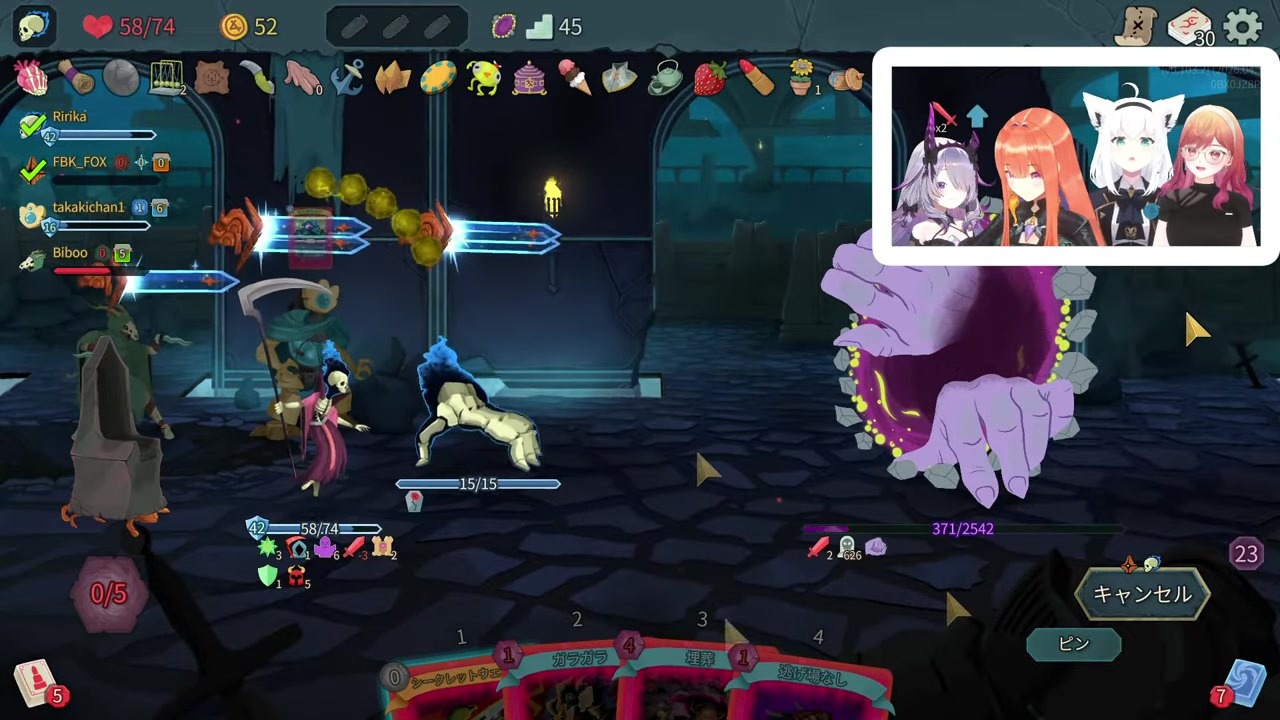Select player Biboo in party list
The height and width of the screenshot is (720, 1280).
pos(69,254)
